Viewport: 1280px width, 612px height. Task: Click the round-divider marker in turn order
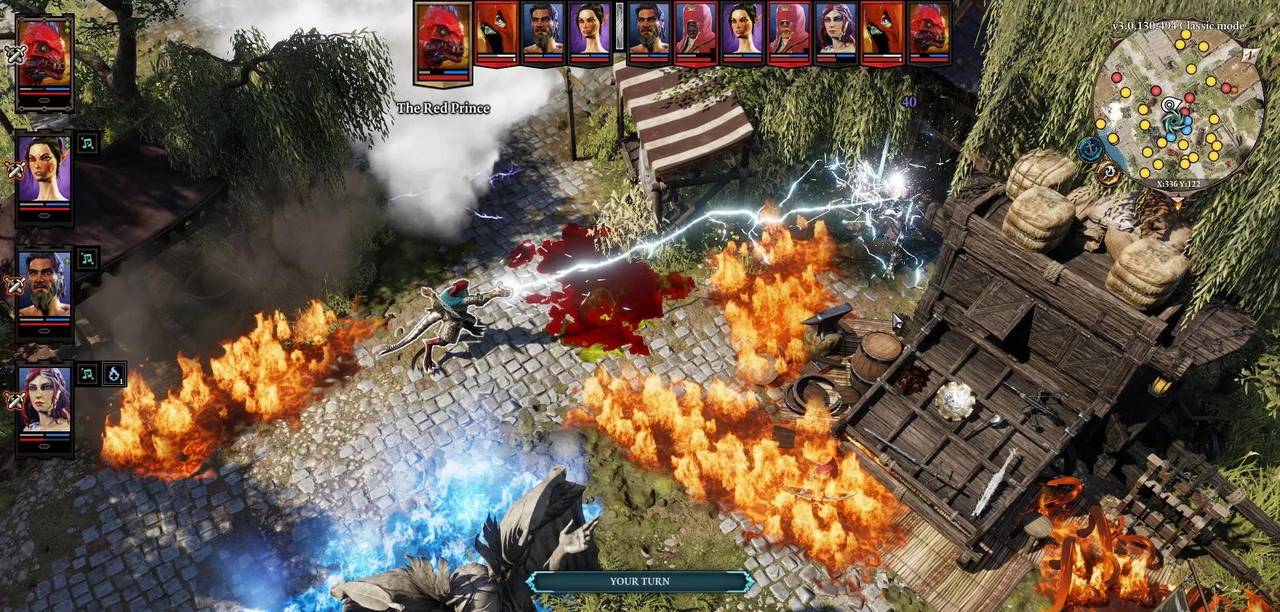[619, 28]
